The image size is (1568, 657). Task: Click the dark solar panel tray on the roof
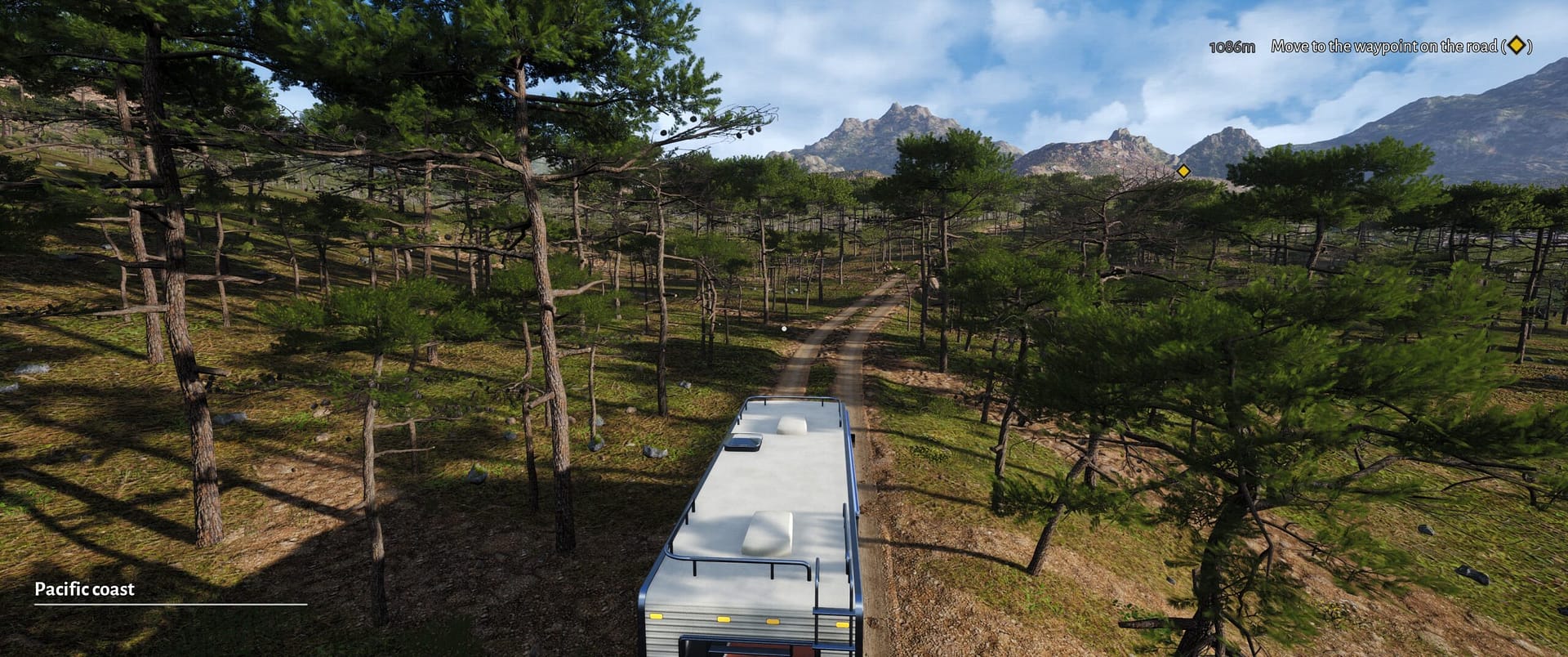744,443
